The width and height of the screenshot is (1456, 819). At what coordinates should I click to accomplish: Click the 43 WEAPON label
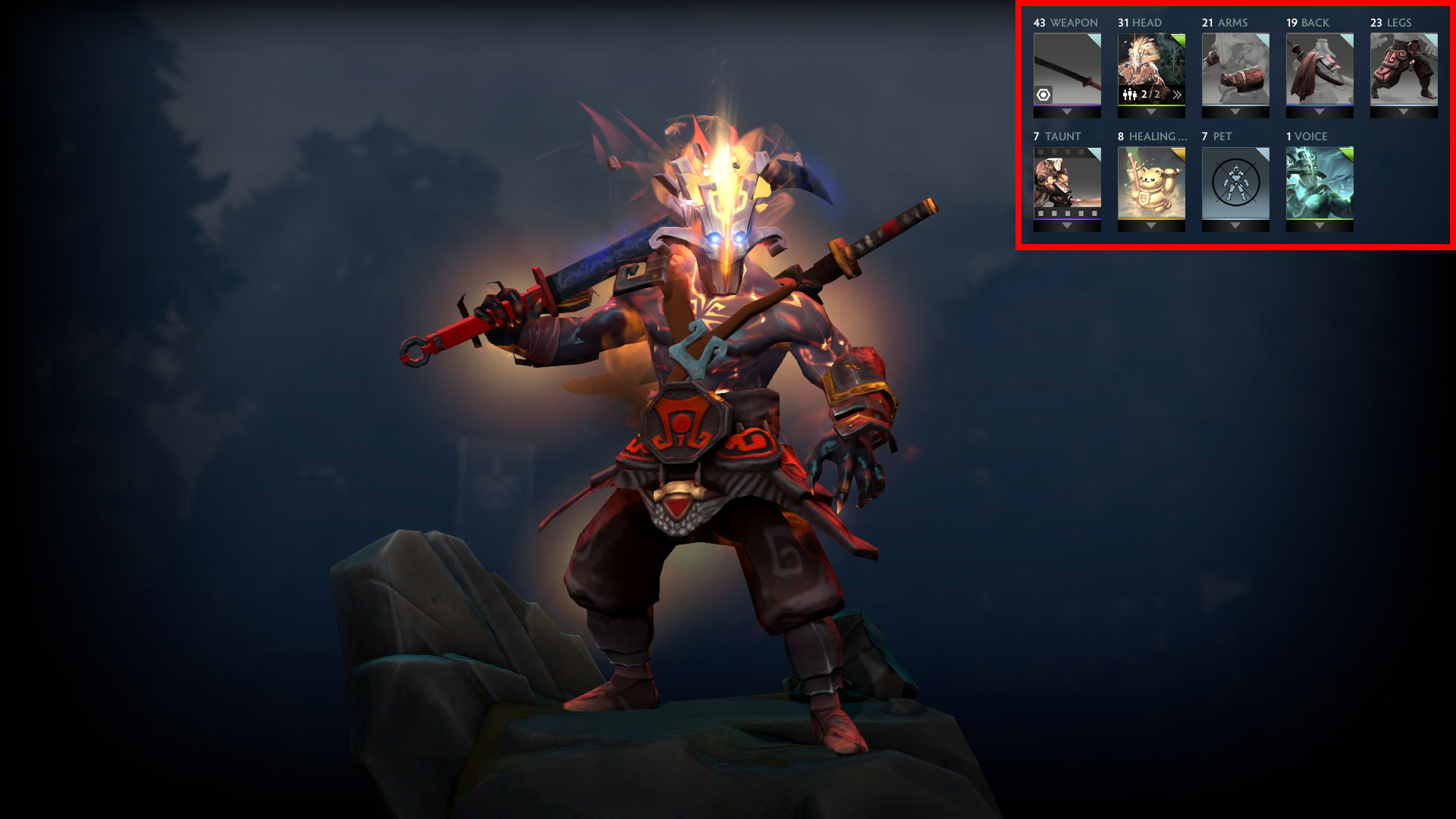[1065, 22]
